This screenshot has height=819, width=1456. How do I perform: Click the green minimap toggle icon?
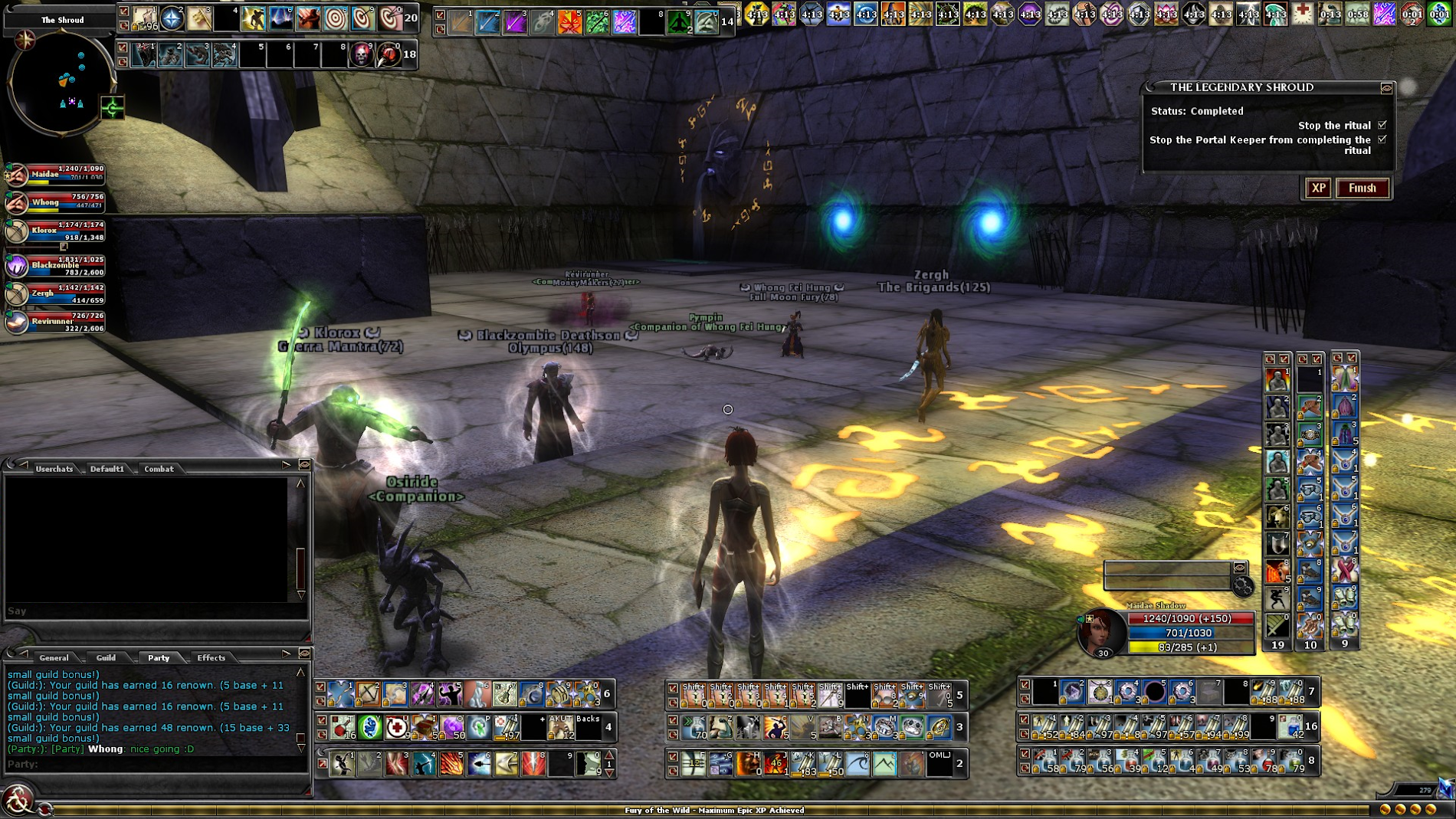click(113, 108)
